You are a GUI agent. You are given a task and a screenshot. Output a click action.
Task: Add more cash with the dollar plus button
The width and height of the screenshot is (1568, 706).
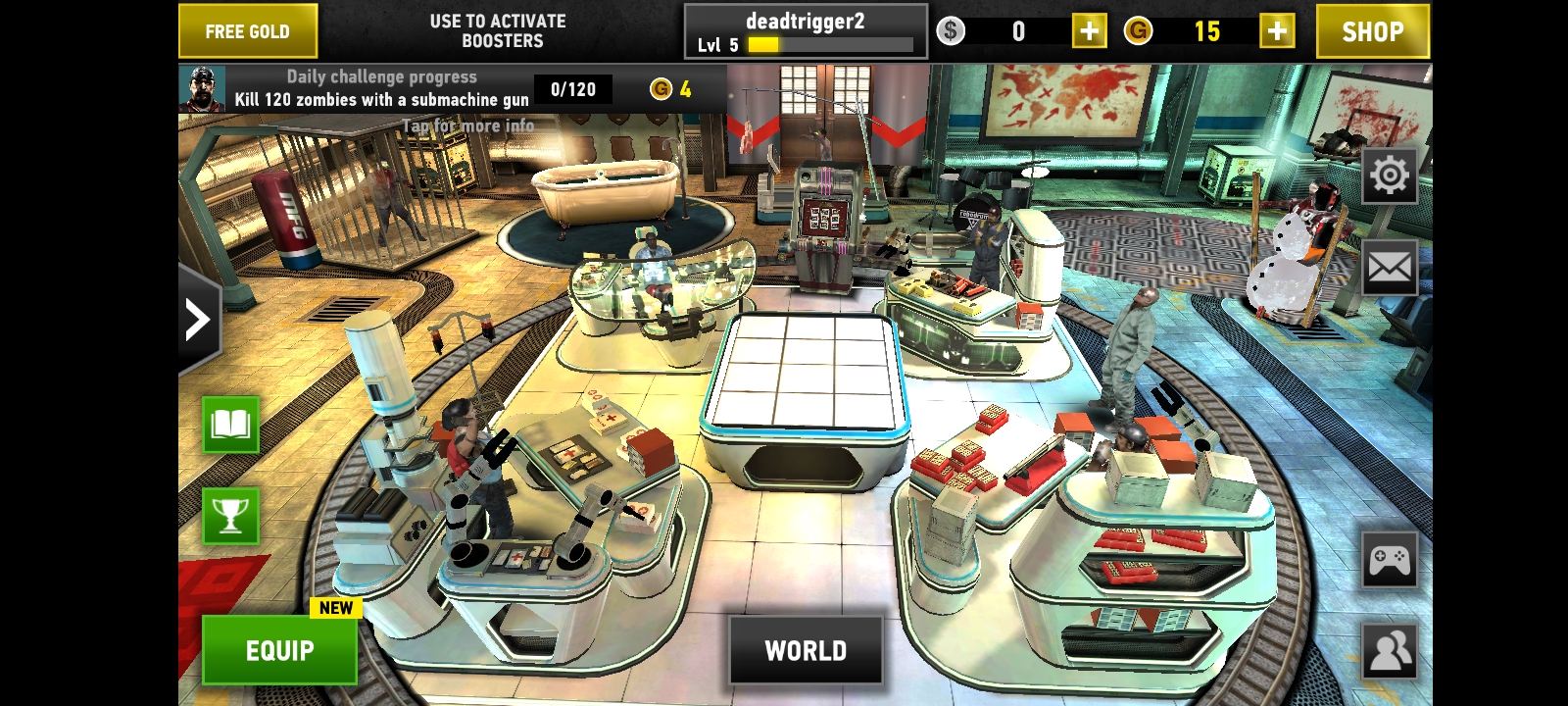(x=1089, y=31)
